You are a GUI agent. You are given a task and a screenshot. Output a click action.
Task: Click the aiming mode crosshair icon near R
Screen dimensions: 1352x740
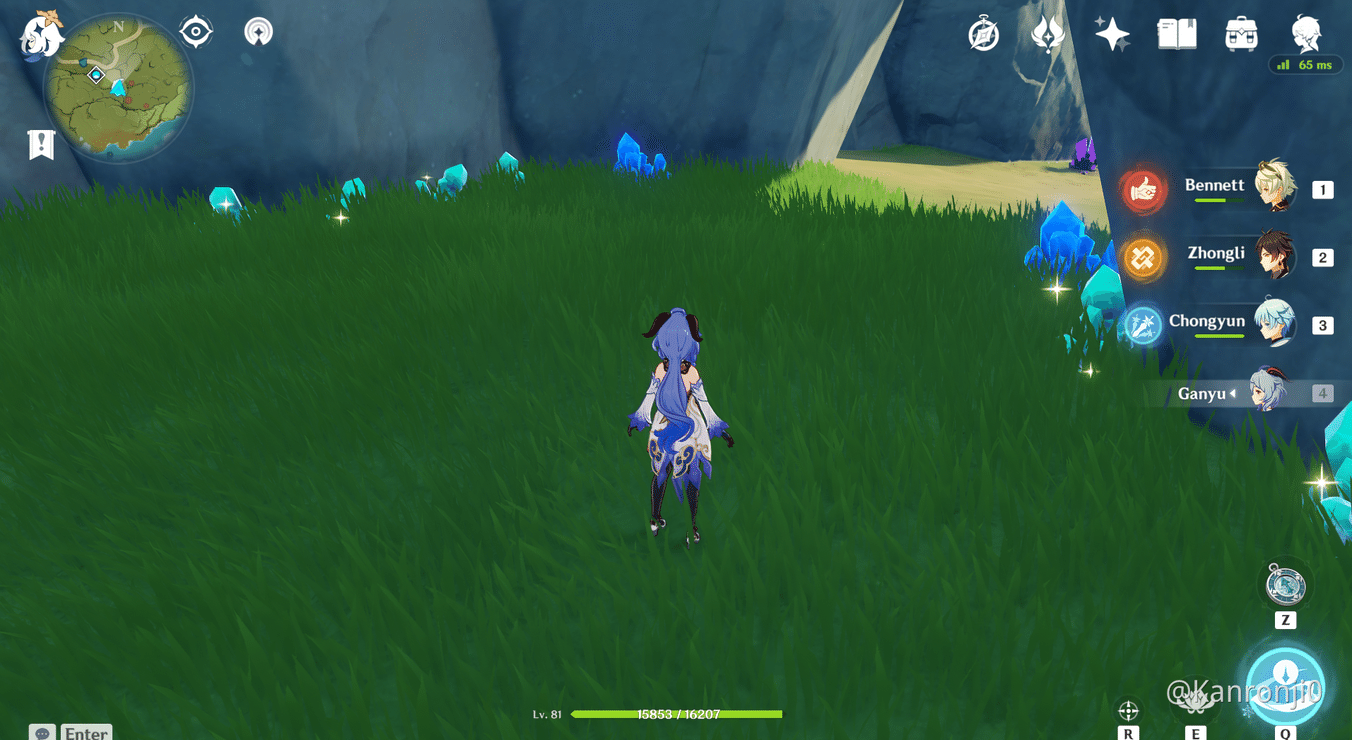(x=1129, y=713)
